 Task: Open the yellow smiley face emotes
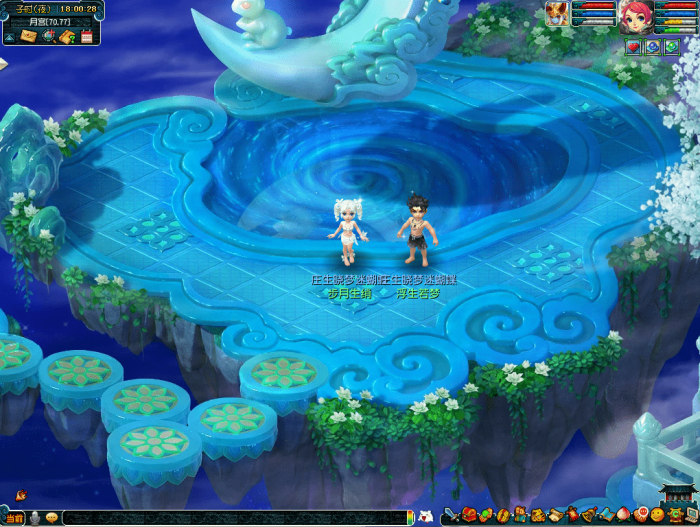(657, 514)
